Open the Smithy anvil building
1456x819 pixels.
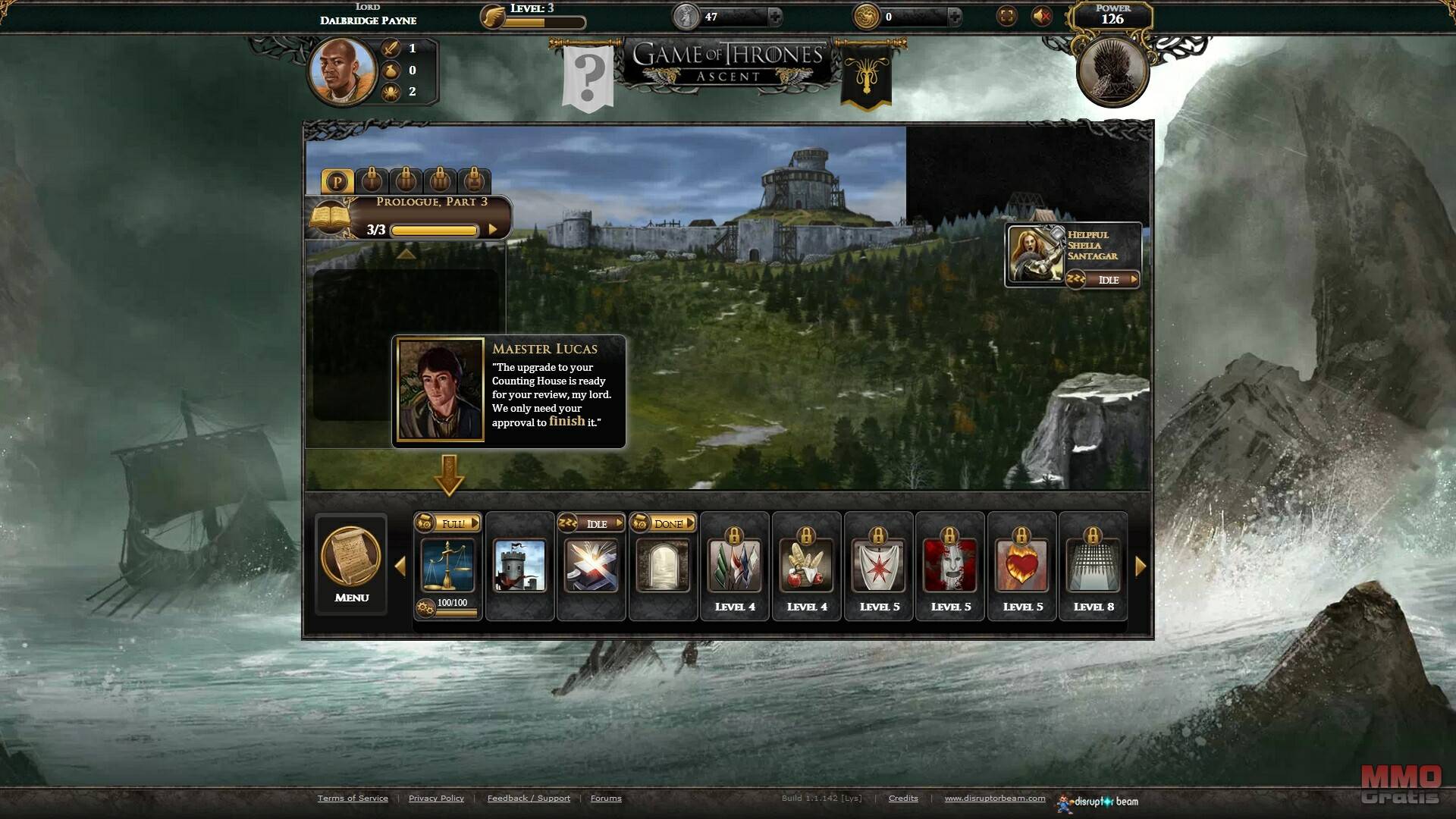[591, 566]
